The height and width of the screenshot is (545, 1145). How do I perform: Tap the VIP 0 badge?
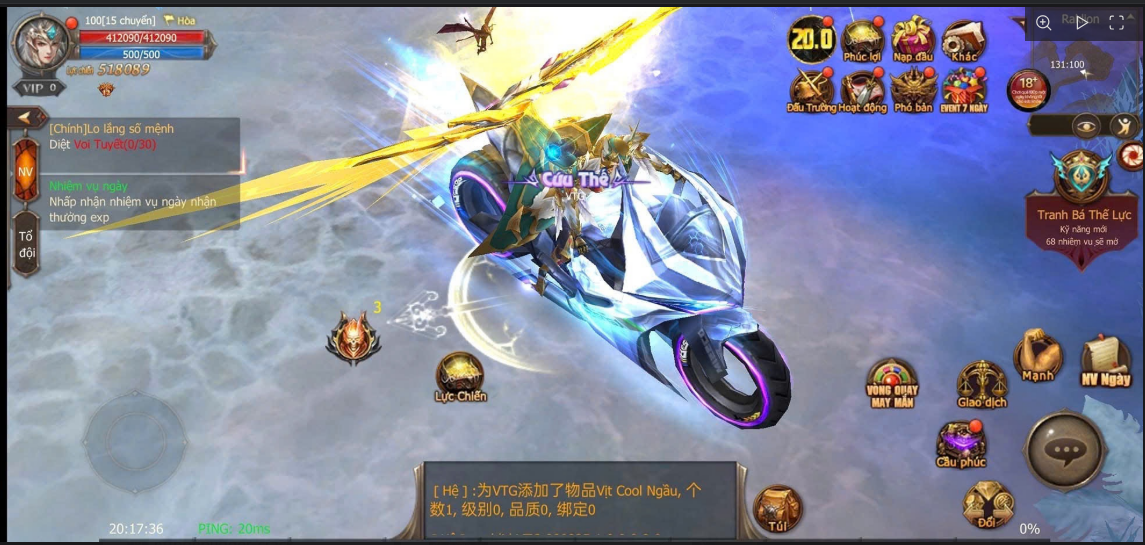[x=38, y=88]
